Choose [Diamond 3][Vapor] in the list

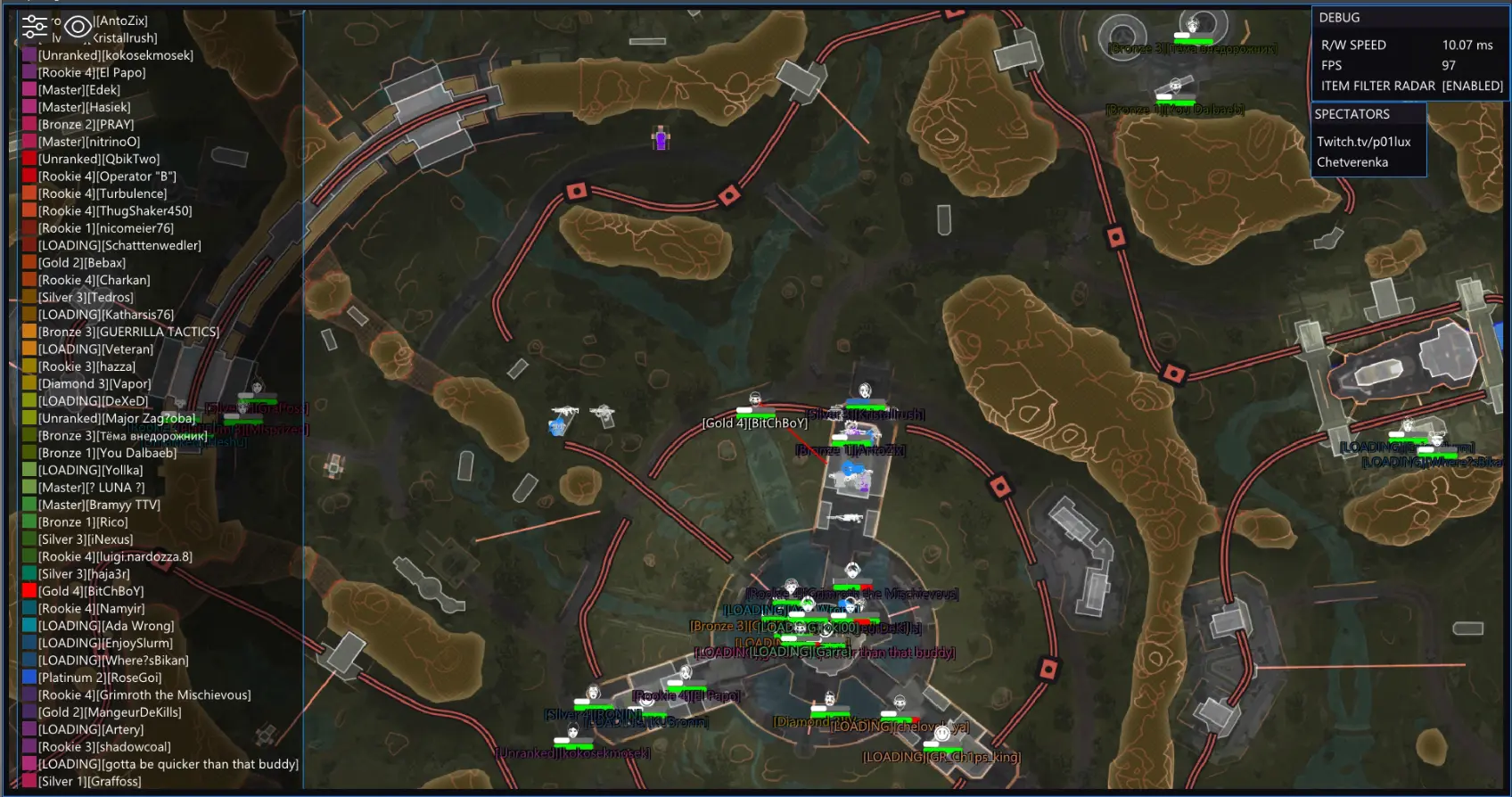94,384
